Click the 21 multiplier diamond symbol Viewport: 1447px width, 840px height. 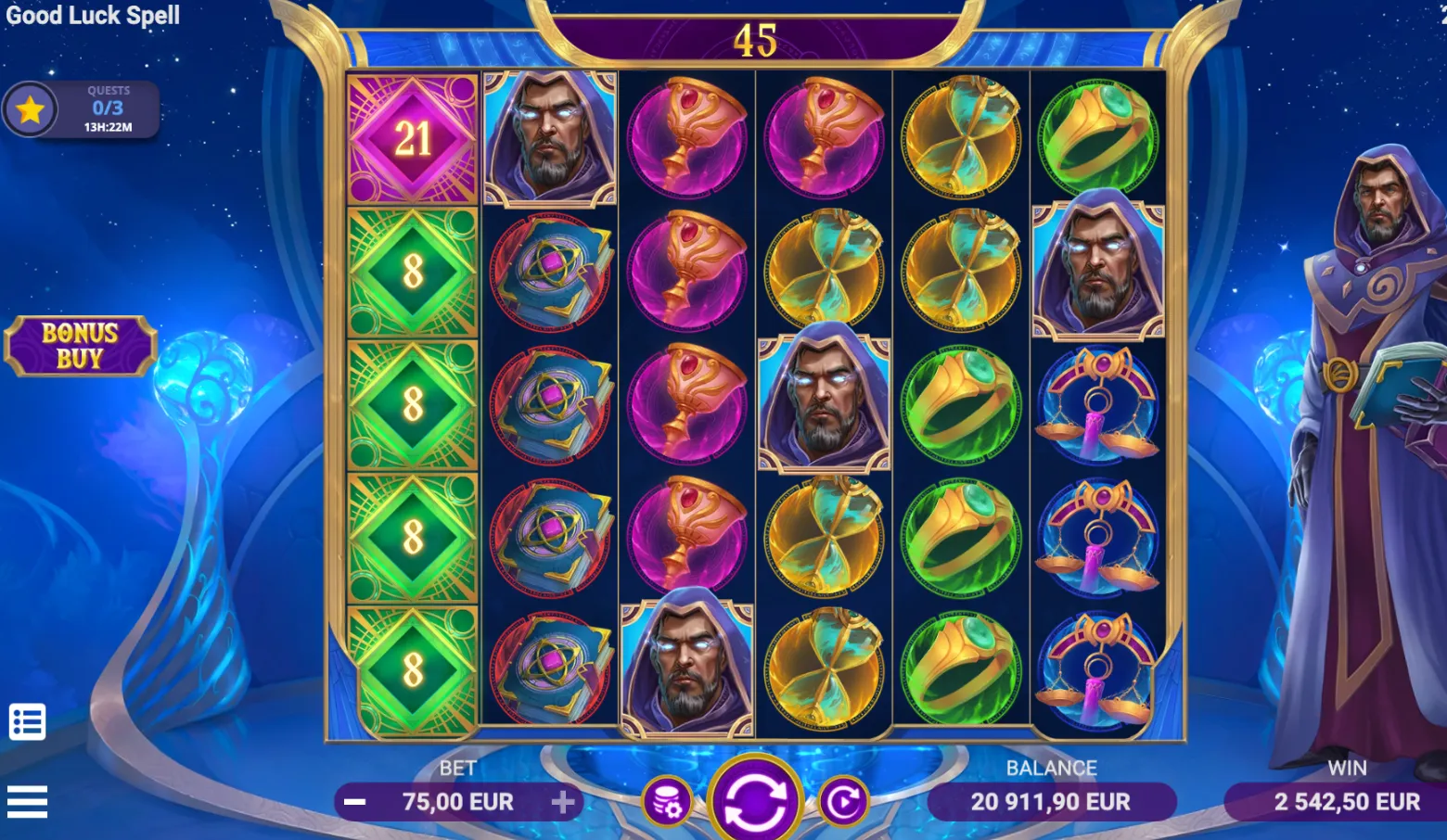(x=411, y=137)
